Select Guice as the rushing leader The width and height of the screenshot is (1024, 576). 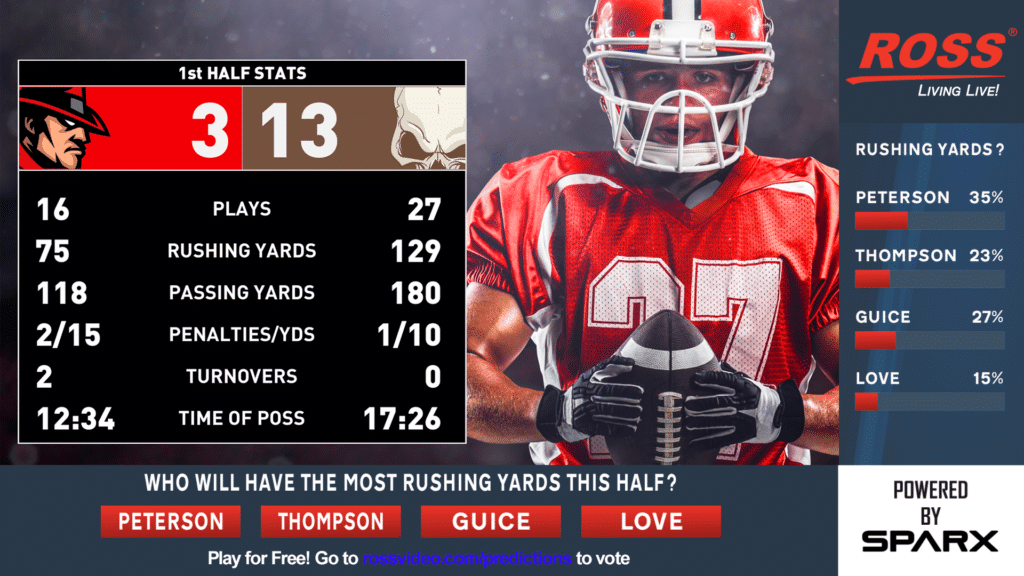point(490,521)
